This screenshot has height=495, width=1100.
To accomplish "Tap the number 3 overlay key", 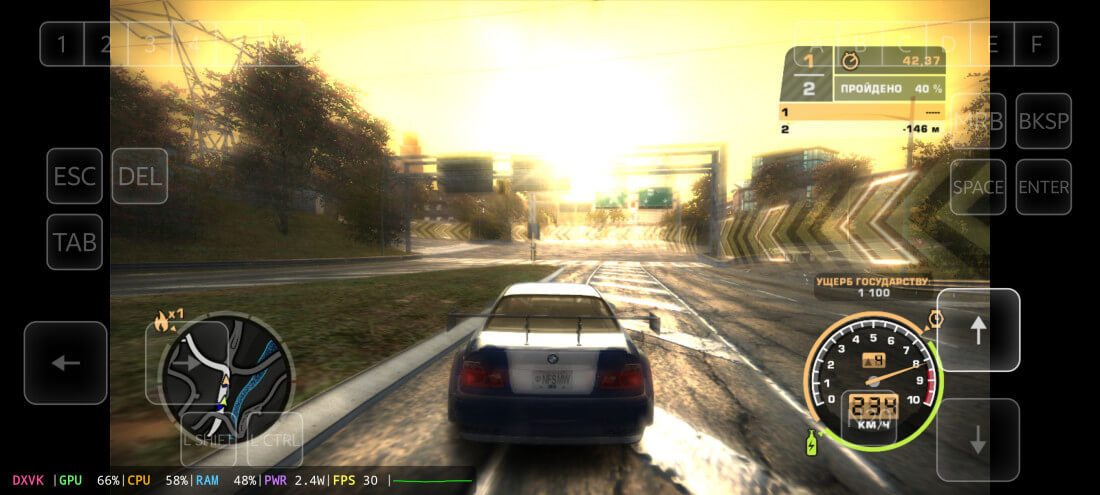I will coord(149,44).
